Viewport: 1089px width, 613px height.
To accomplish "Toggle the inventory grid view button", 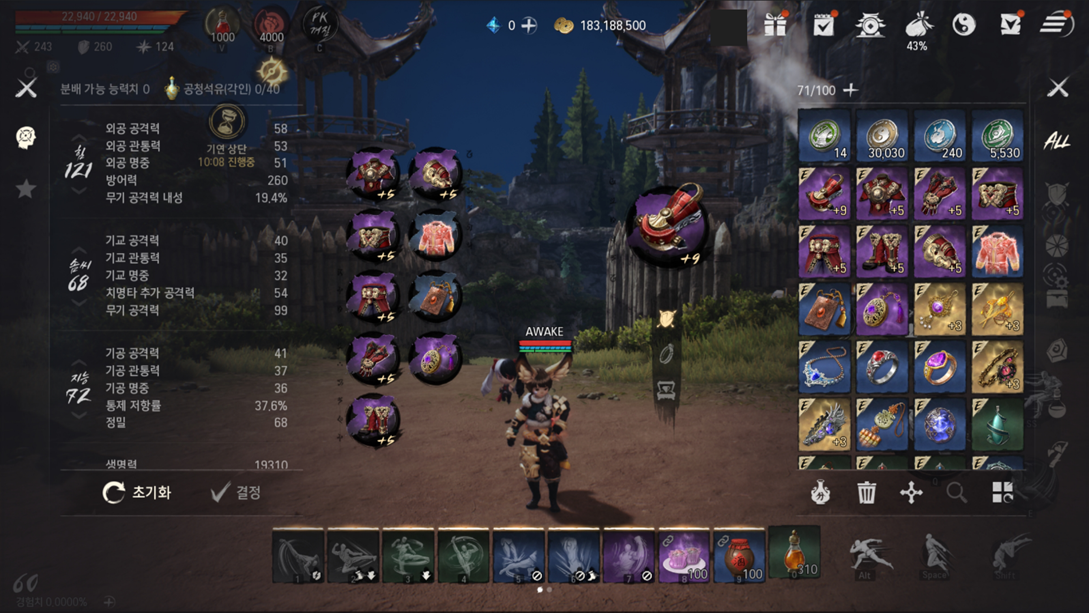I will [x=1002, y=492].
